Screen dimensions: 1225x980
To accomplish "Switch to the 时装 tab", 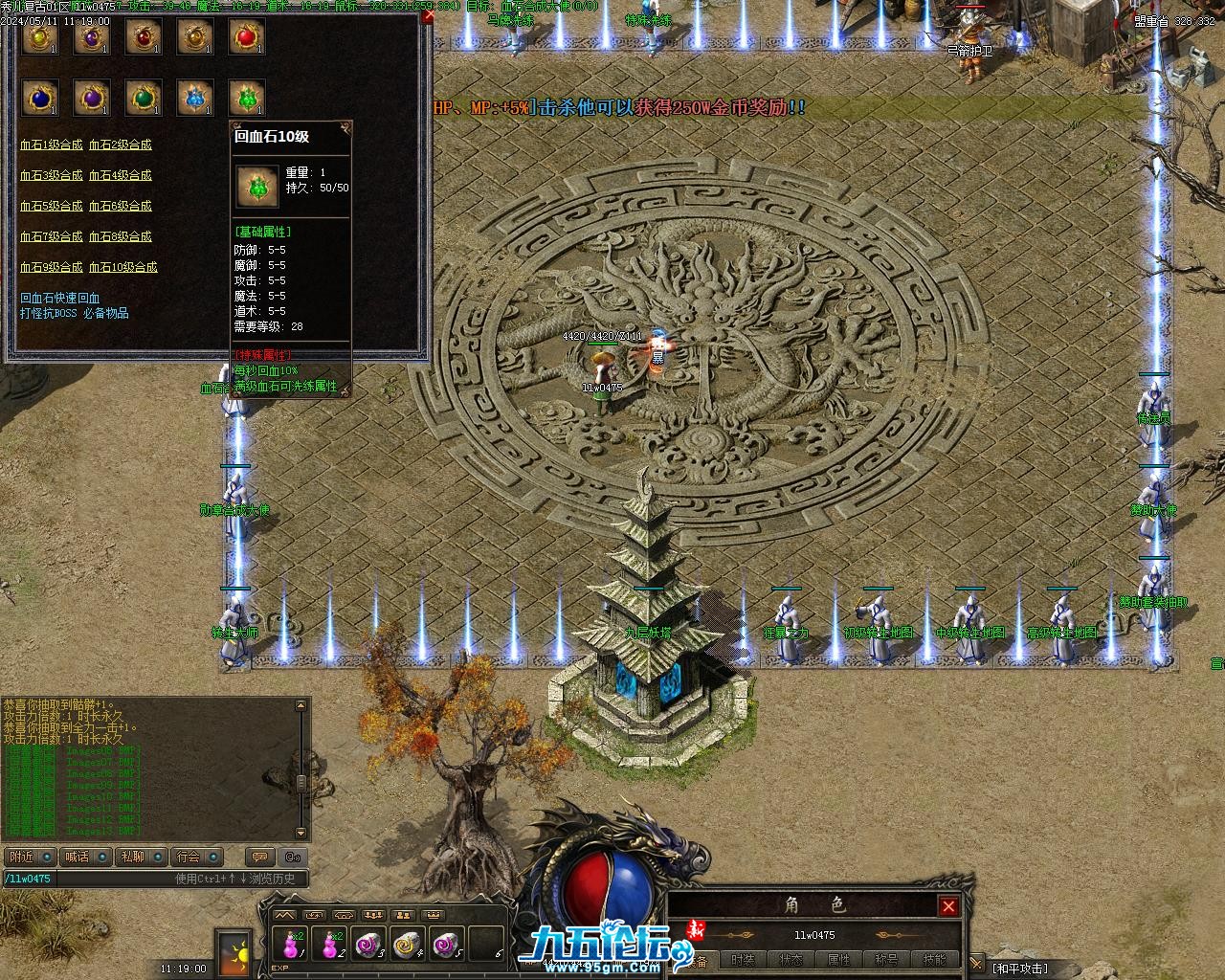I will tap(743, 960).
